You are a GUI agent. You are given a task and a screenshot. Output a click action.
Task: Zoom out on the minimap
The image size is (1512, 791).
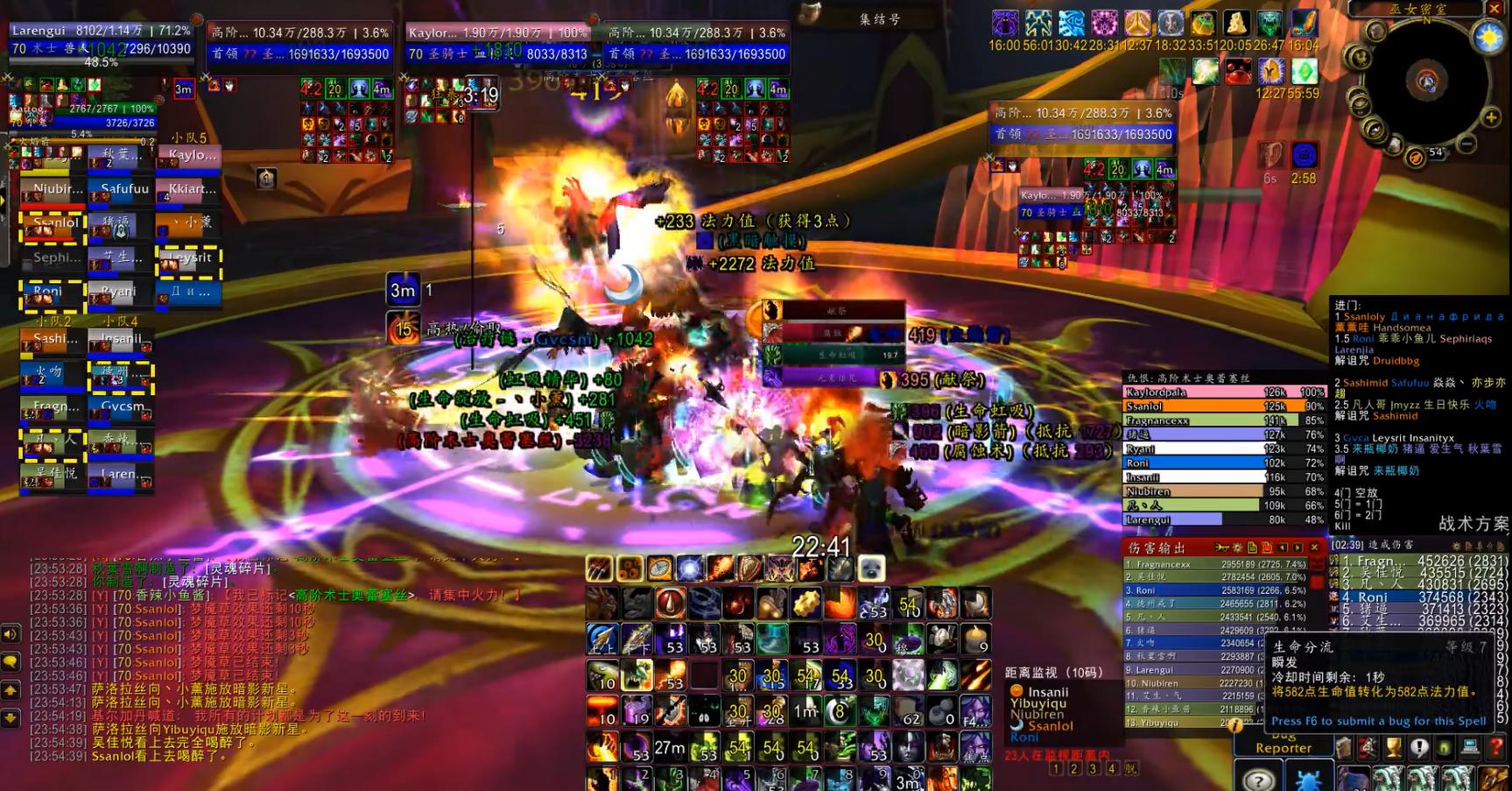tap(1468, 144)
